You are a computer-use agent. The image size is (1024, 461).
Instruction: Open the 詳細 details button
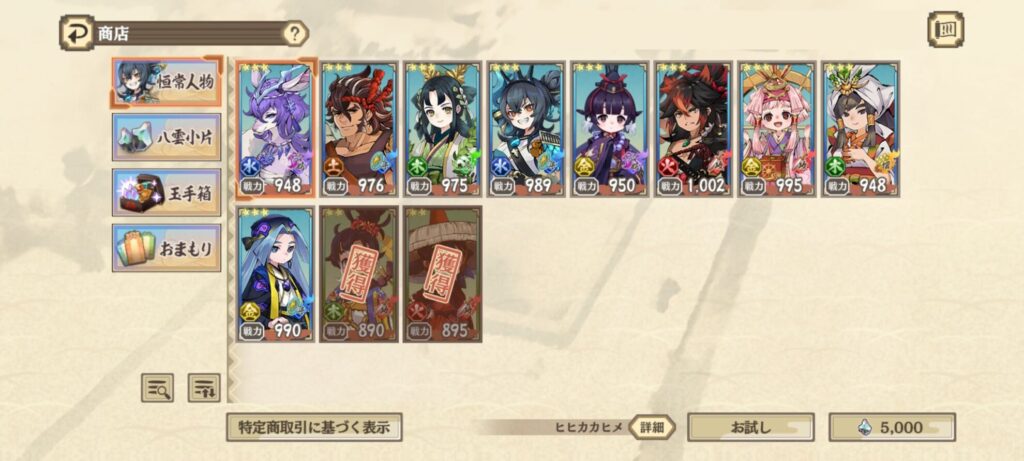click(652, 427)
